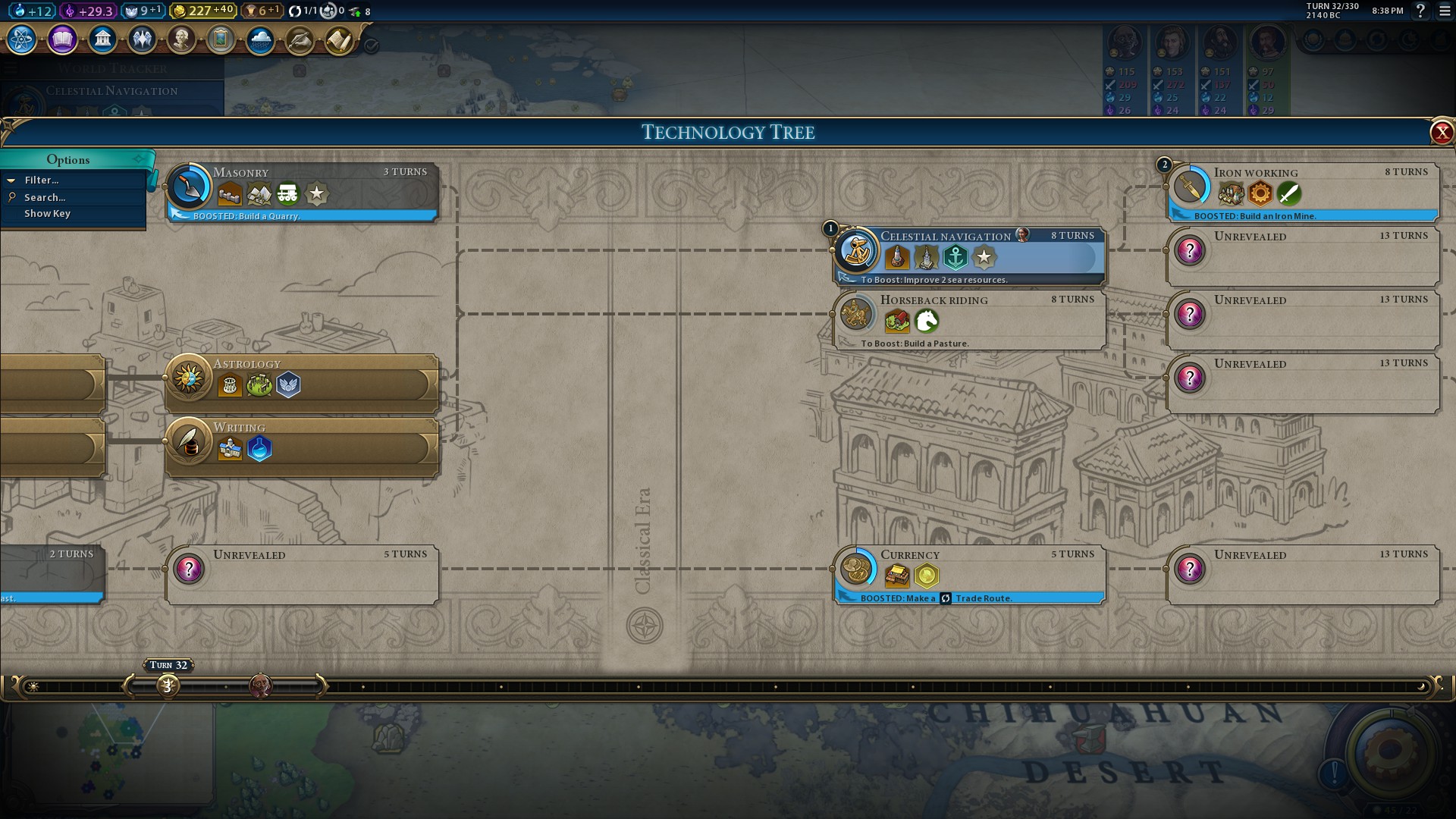This screenshot has height=819, width=1456.
Task: Click the Search field in Options
Action: (45, 197)
